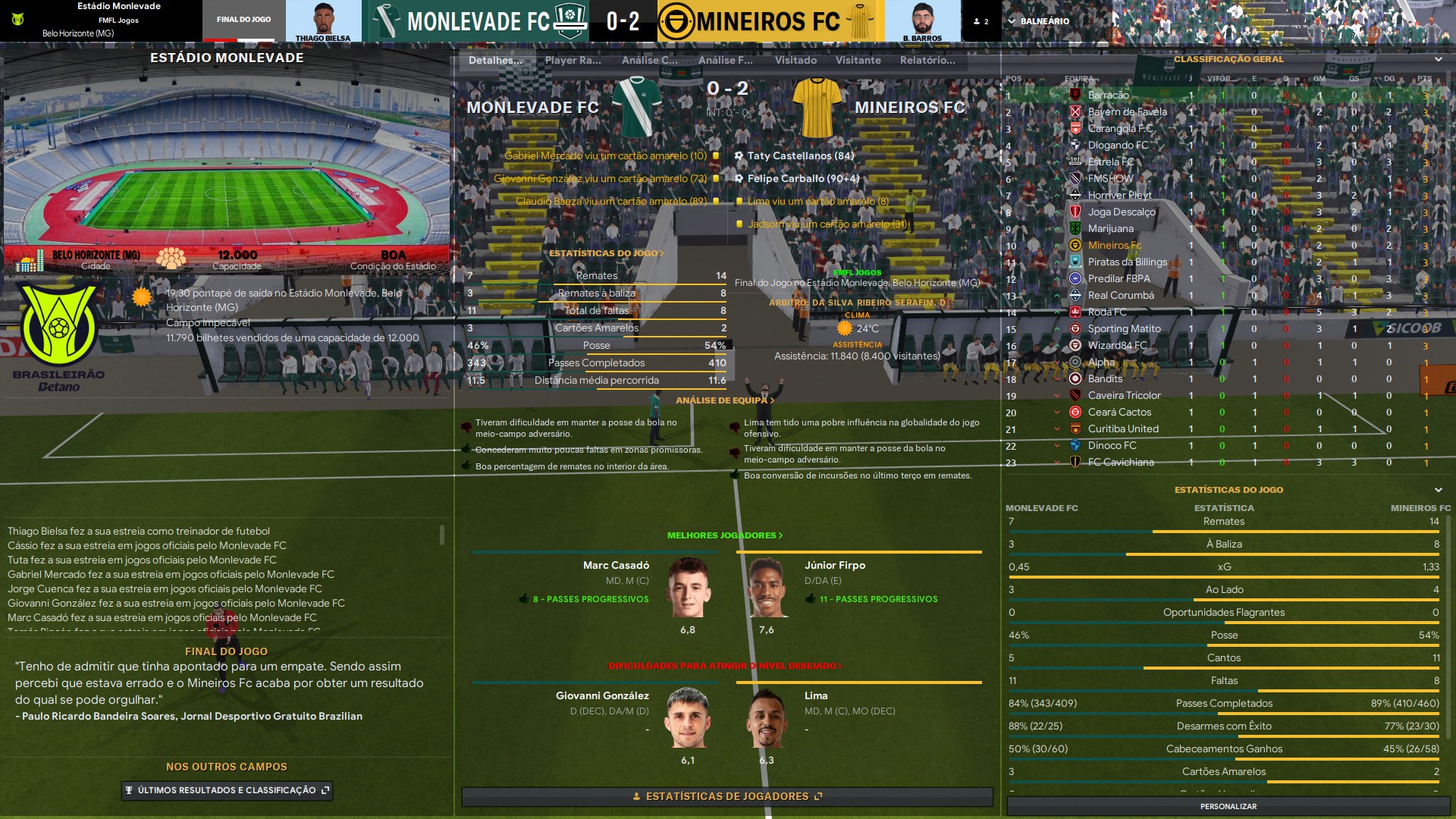Screen dimensions: 1456x819
Task: Switch to the Player Ratings tab
Action: pos(573,60)
